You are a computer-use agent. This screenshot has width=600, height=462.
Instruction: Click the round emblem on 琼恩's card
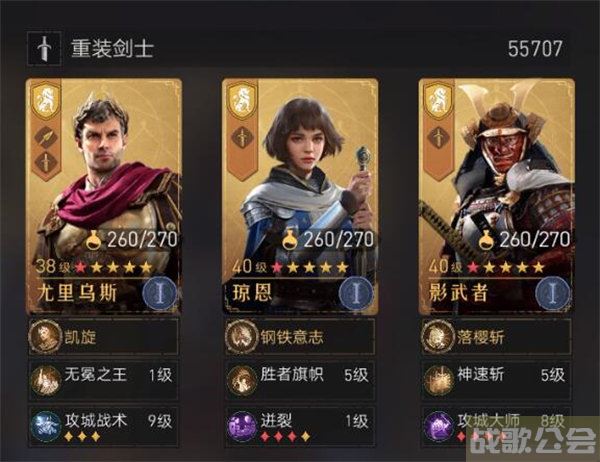pyautogui.click(x=356, y=294)
